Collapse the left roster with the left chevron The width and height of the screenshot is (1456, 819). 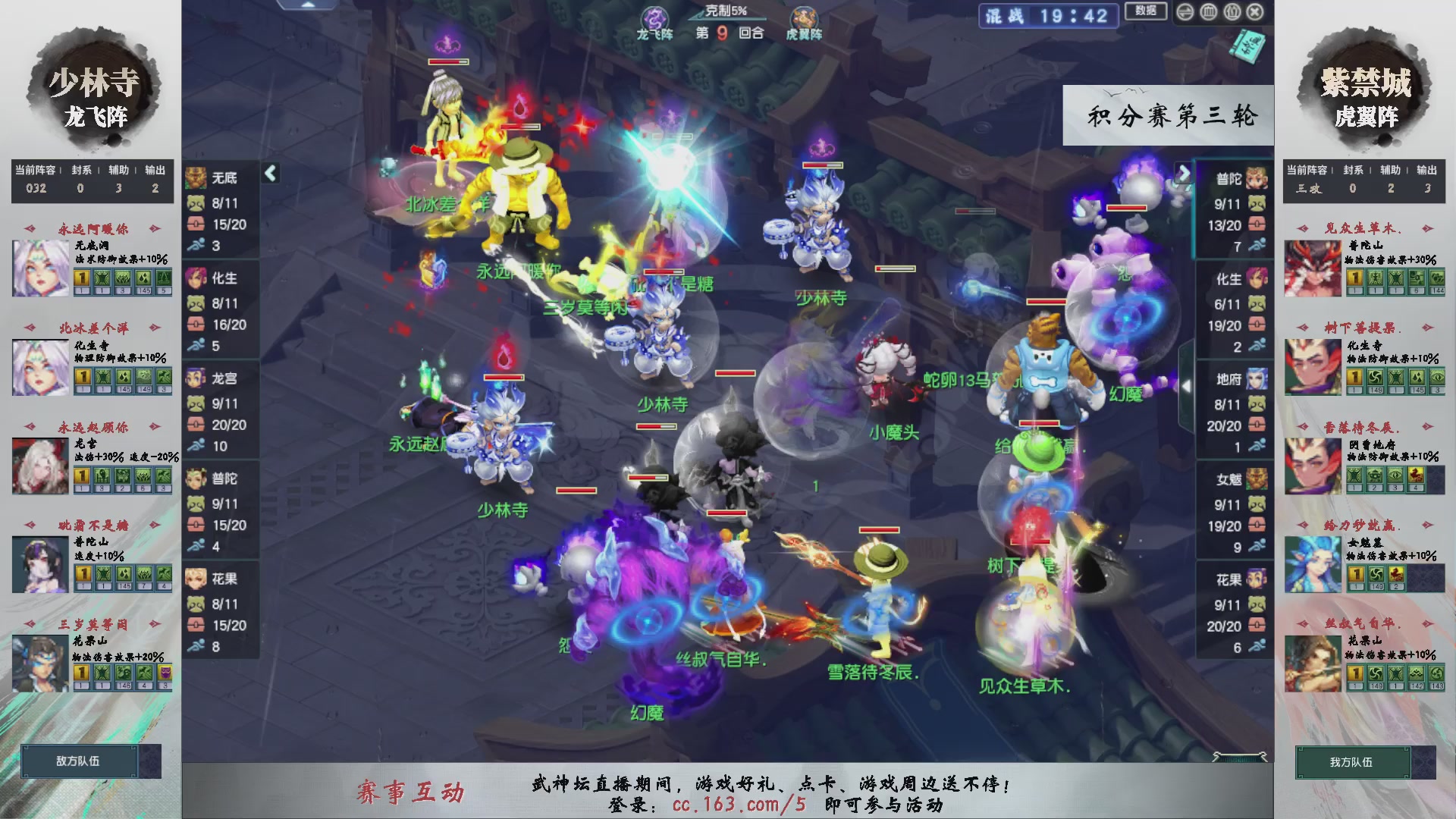pyautogui.click(x=269, y=173)
